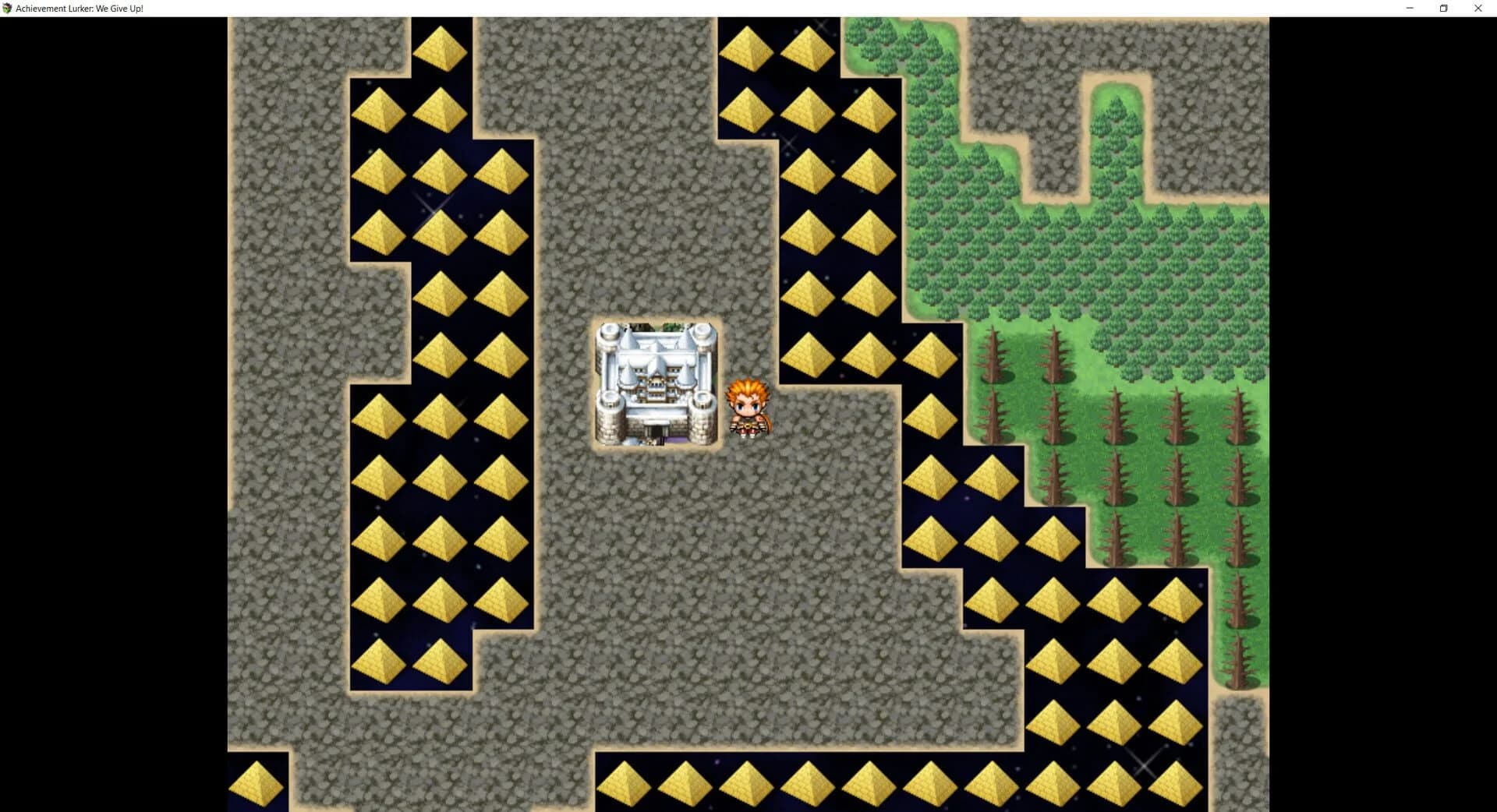The width and height of the screenshot is (1497, 812).
Task: Click the Achievement Lurker title bar icon
Action: point(8,8)
